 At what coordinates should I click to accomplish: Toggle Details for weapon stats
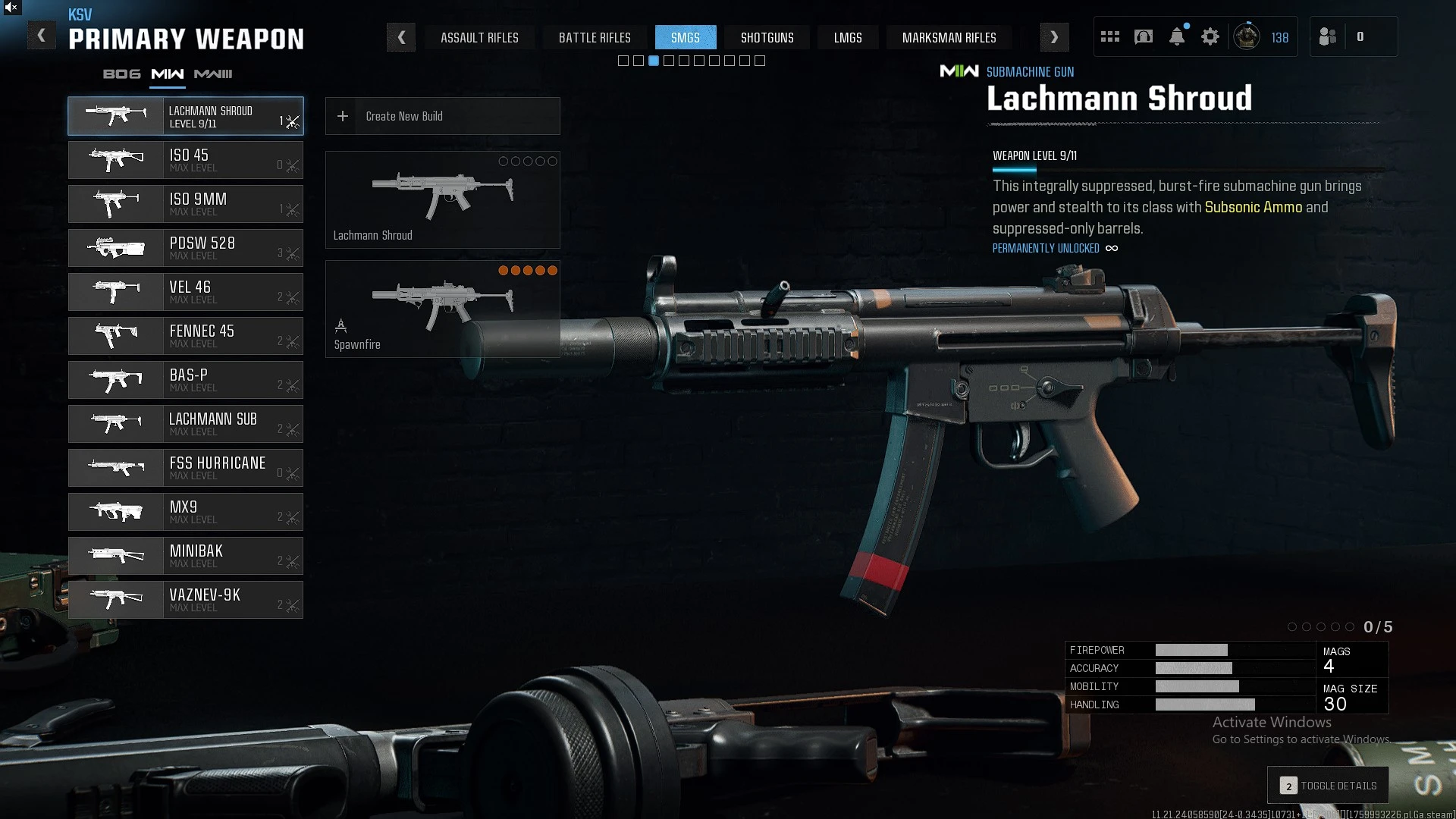pyautogui.click(x=1329, y=786)
